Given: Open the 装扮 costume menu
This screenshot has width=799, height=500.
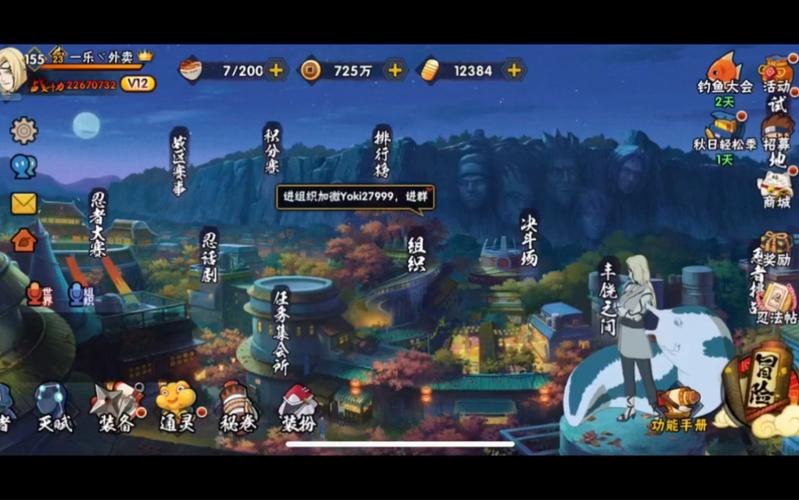Looking at the screenshot, I should click(298, 407).
